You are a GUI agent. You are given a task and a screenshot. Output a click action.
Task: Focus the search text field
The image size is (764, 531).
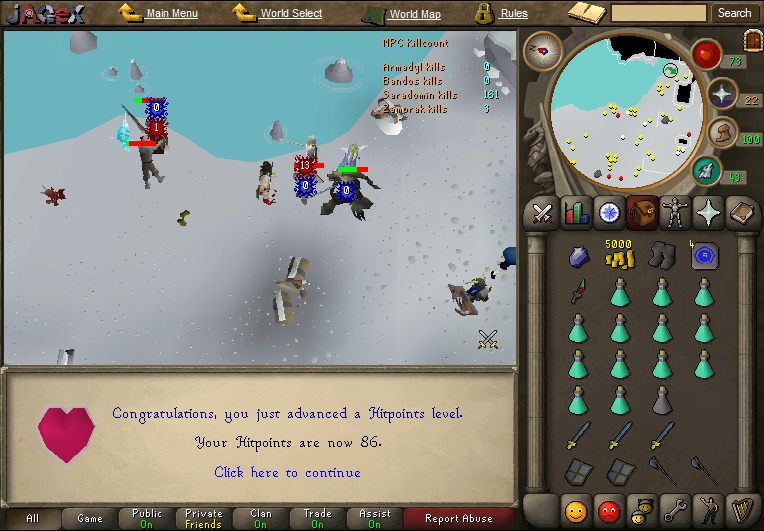tap(658, 13)
